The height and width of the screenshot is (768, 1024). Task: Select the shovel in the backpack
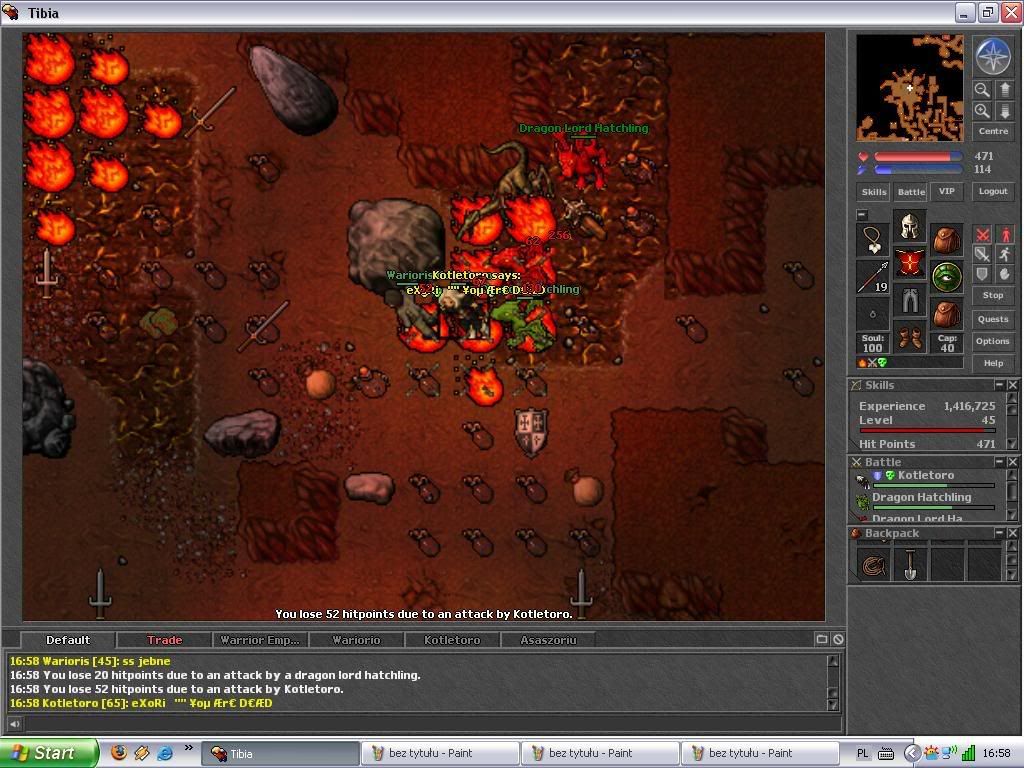(909, 566)
